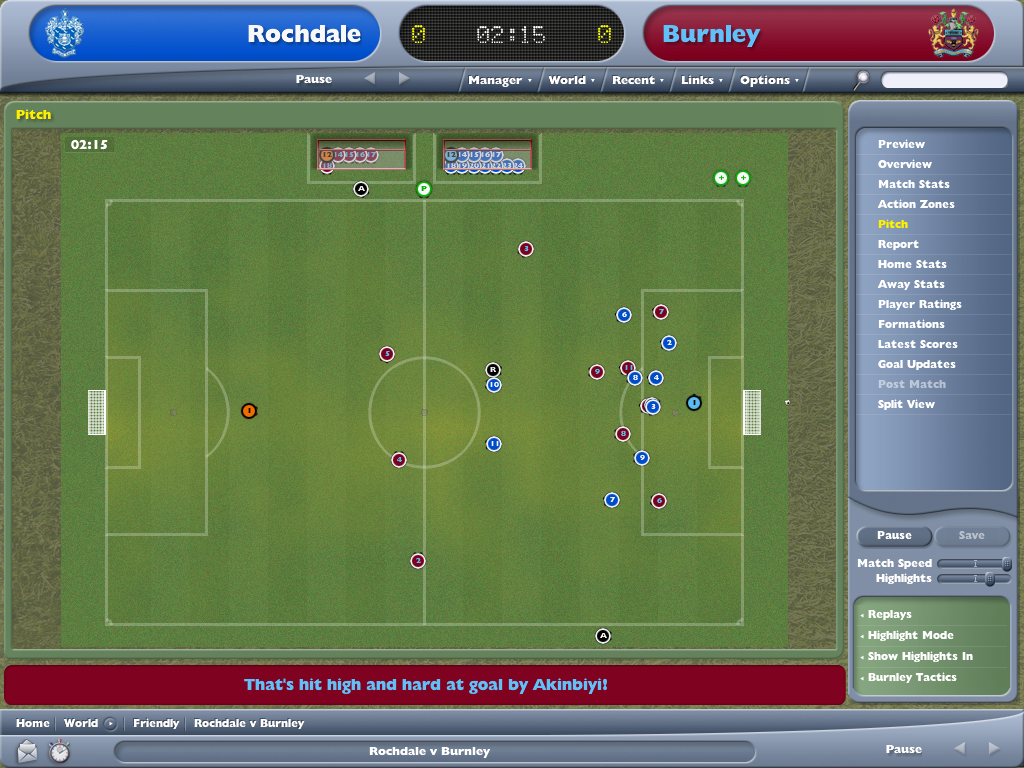Open Burnley Tactics
Viewport: 1024px width, 768px height.
[911, 677]
